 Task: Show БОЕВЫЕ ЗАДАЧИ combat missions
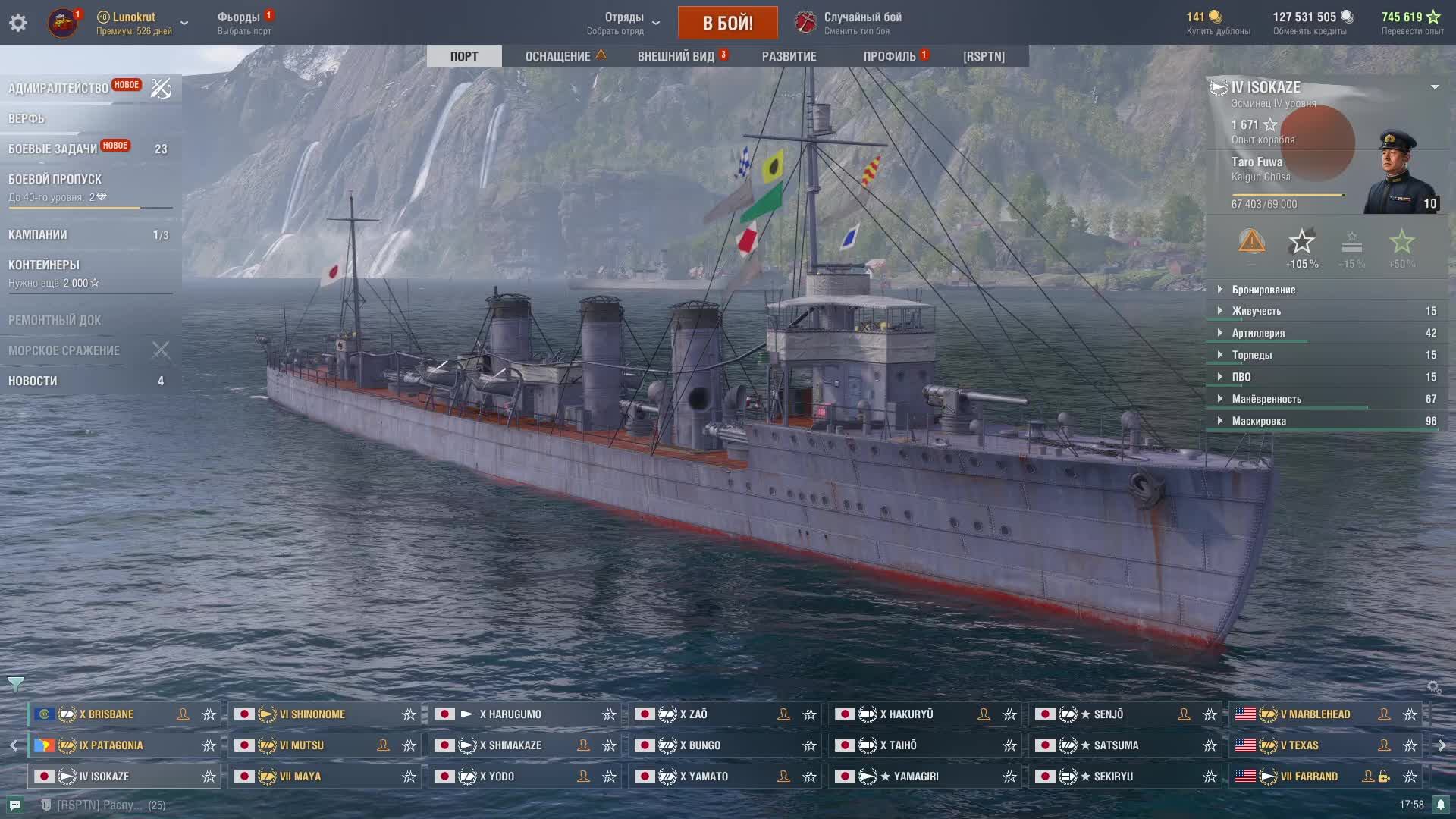tap(53, 149)
